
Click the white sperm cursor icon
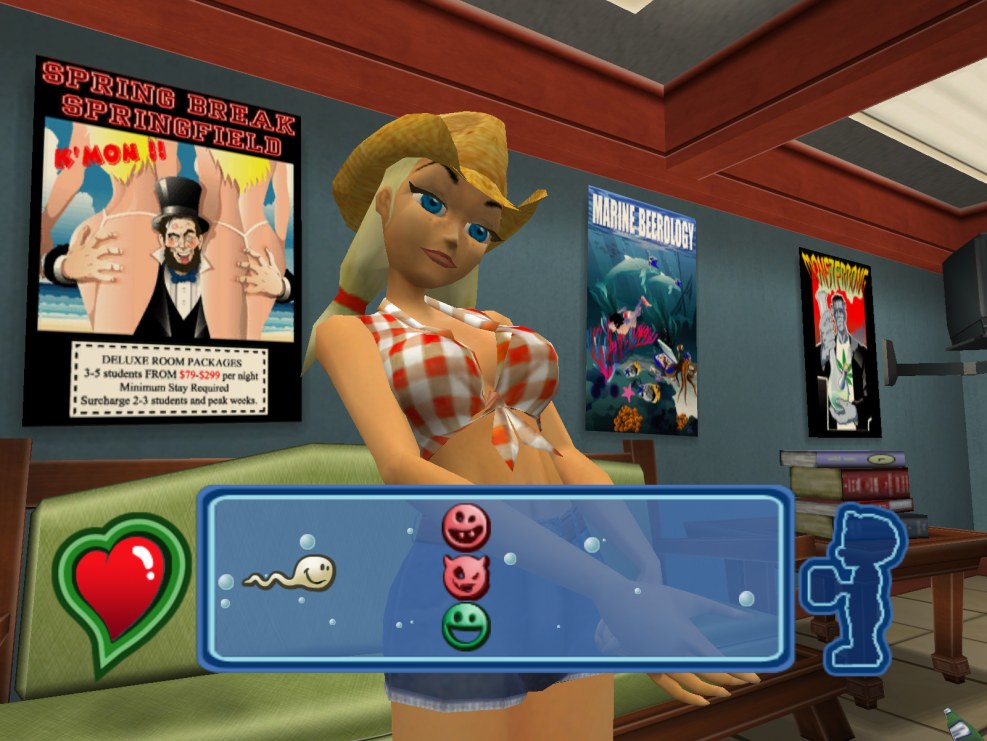(291, 574)
